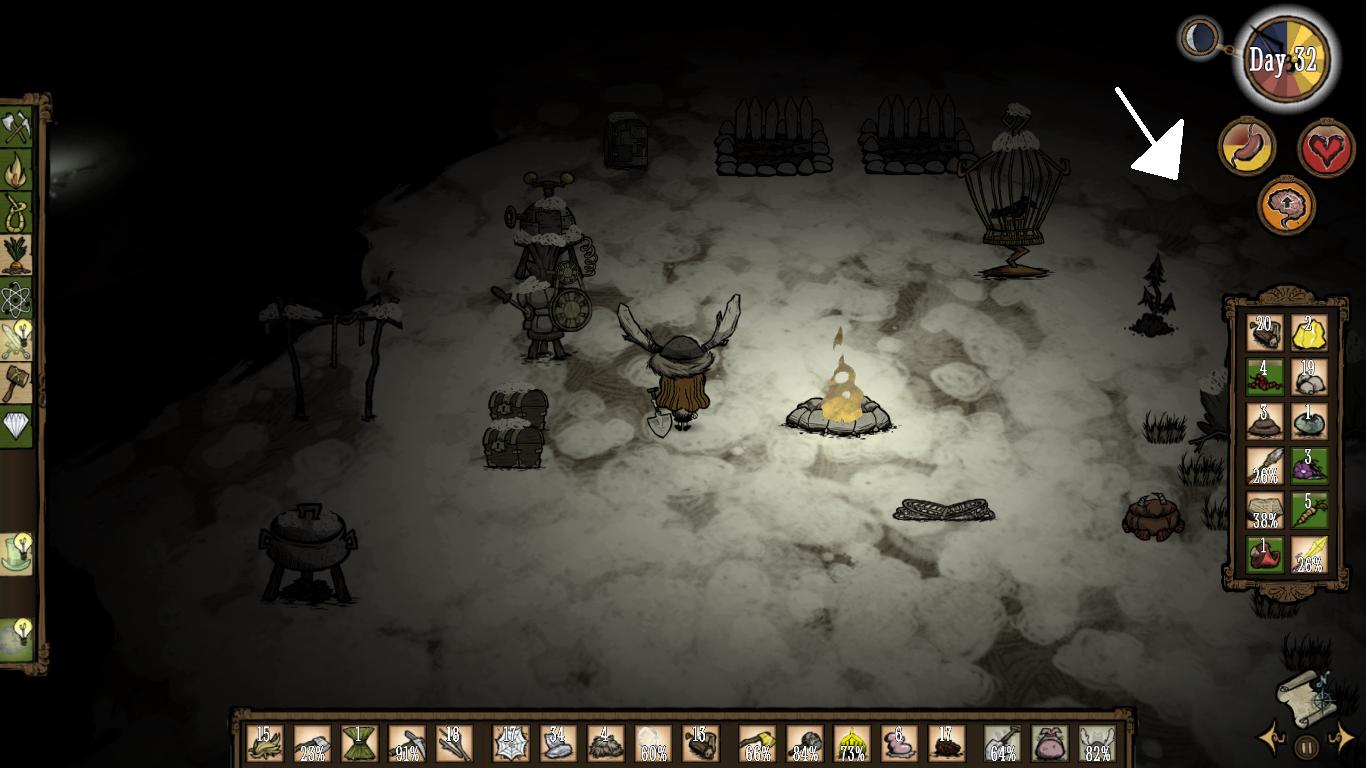The image size is (1366, 768).
Task: Open the Science atom tab
Action: (x=17, y=298)
